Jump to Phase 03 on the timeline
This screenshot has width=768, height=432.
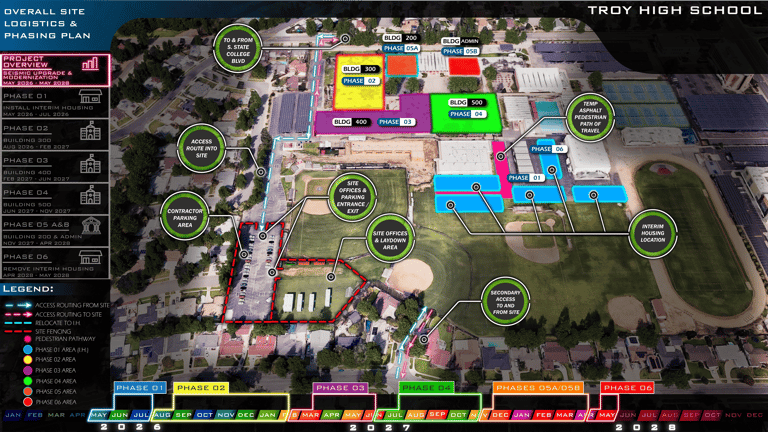click(340, 387)
